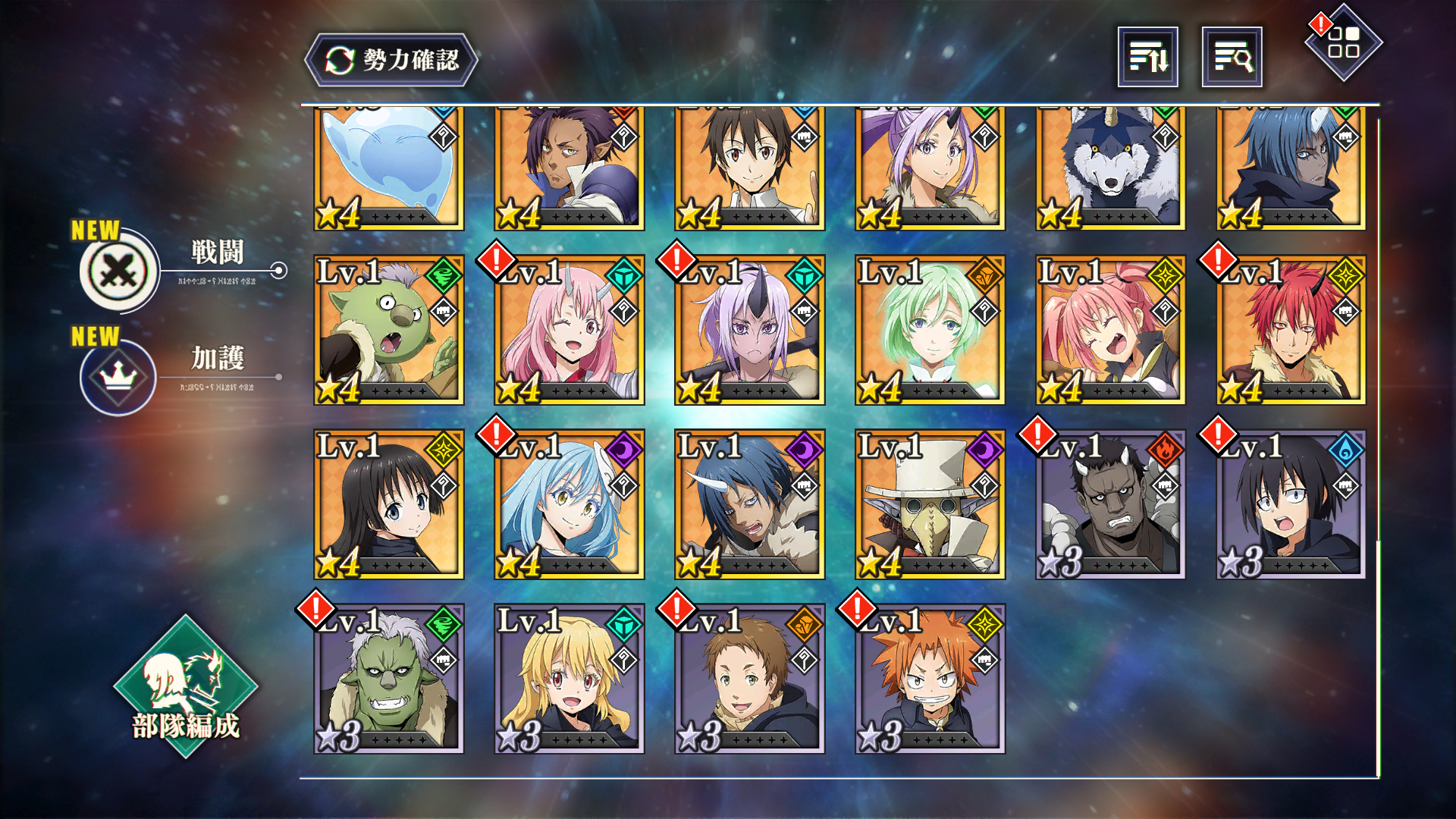Select the green goblin four-star card
1456x819 pixels.
coord(388,330)
